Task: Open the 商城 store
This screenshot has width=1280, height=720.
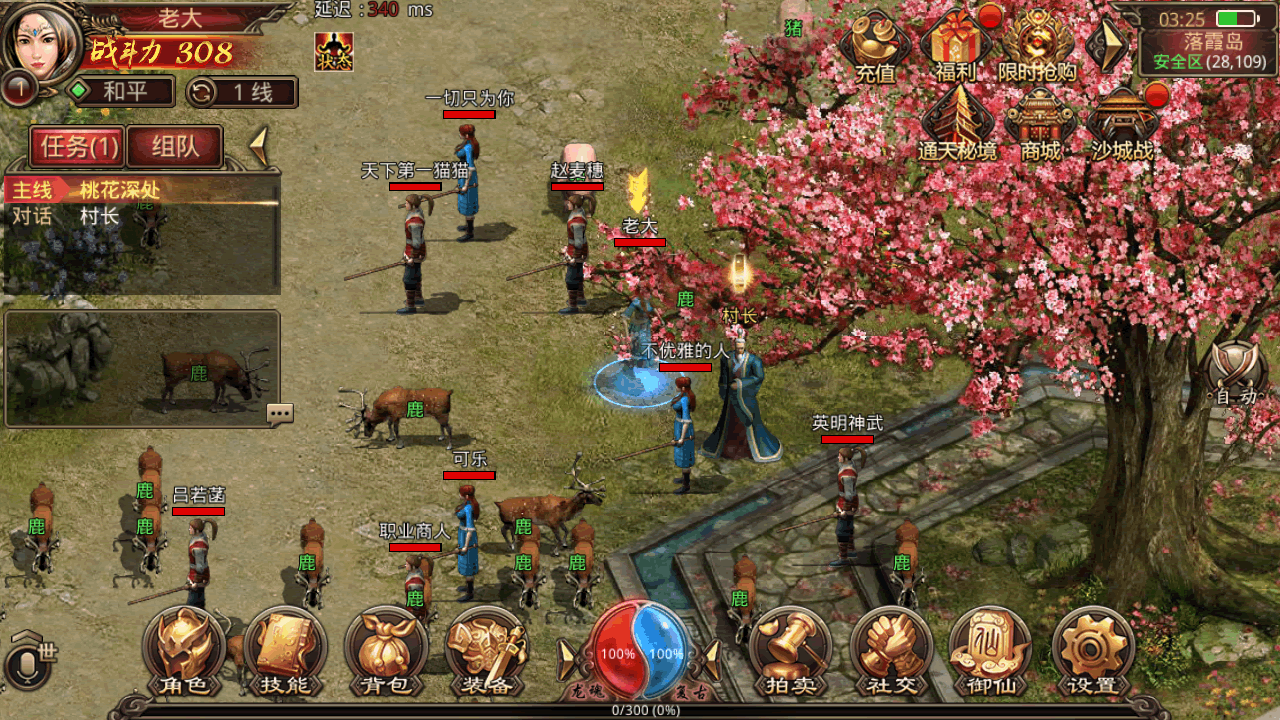Action: pyautogui.click(x=1041, y=124)
